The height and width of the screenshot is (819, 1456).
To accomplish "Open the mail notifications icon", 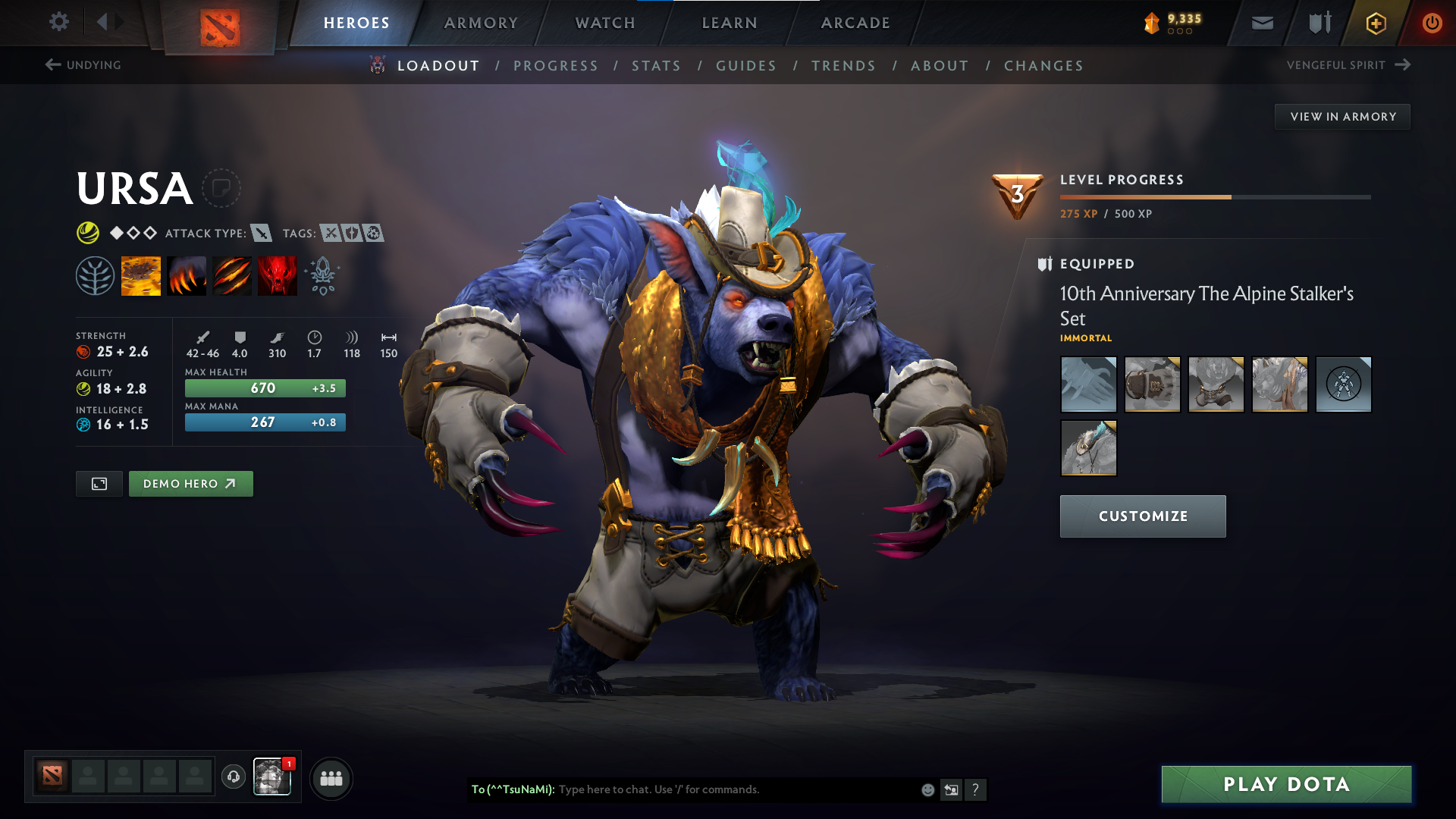I will tap(1261, 23).
